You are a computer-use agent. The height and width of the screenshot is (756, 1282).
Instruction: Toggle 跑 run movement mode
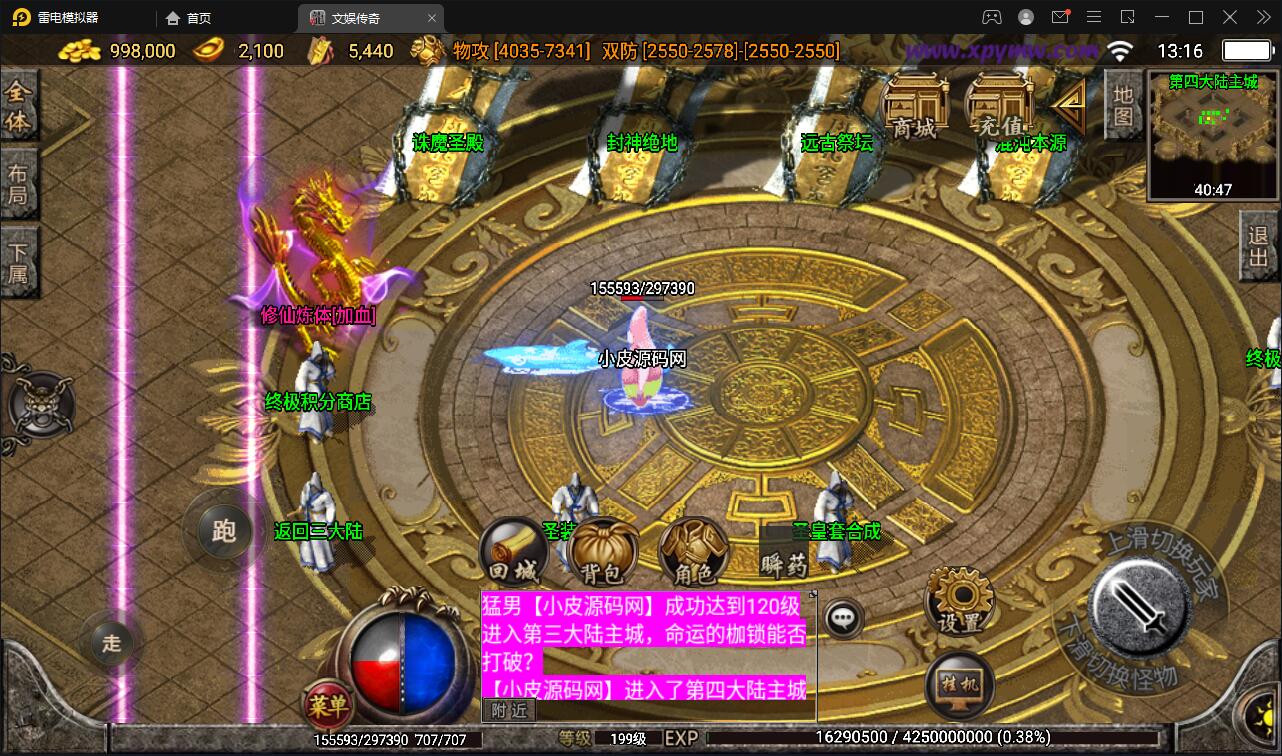tap(223, 532)
